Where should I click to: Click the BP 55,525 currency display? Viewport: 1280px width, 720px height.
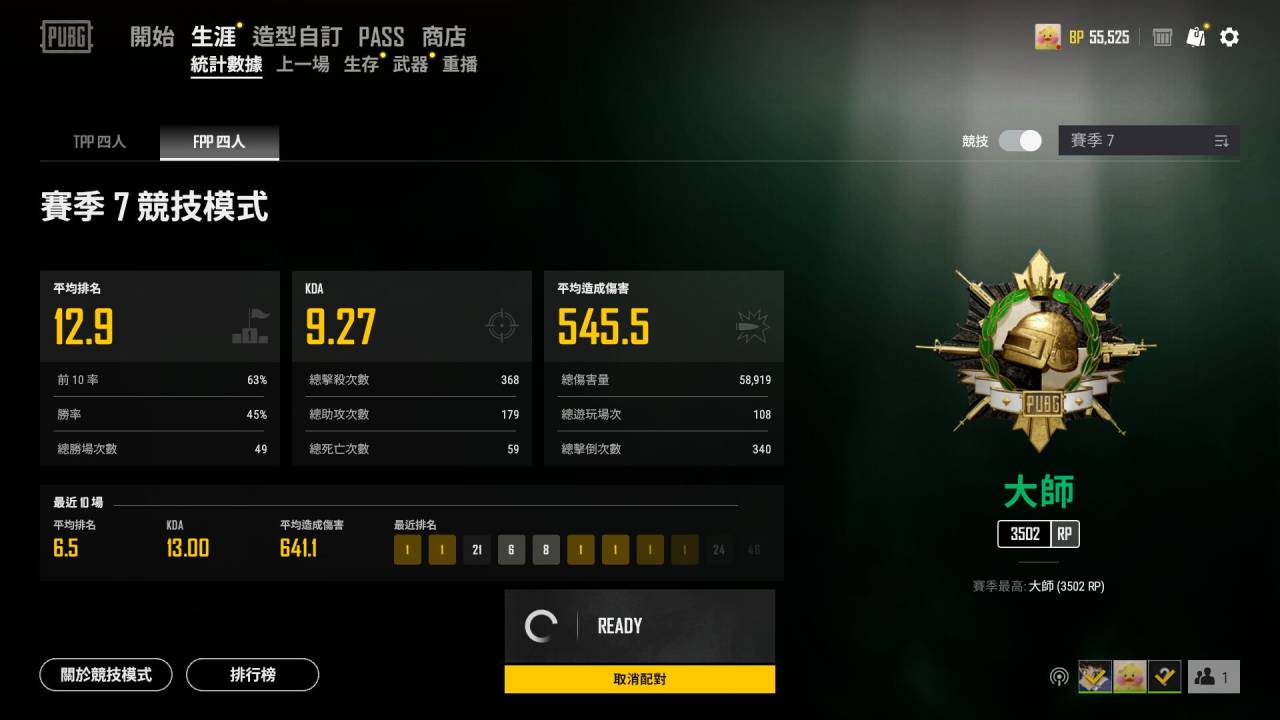point(1098,37)
